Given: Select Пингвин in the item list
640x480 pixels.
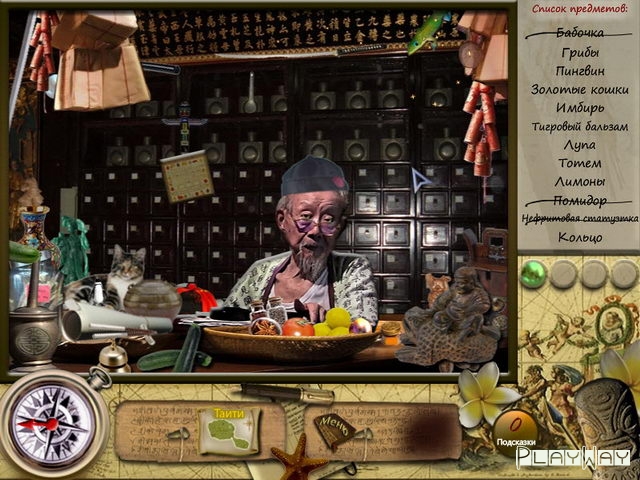Looking at the screenshot, I should [579, 71].
